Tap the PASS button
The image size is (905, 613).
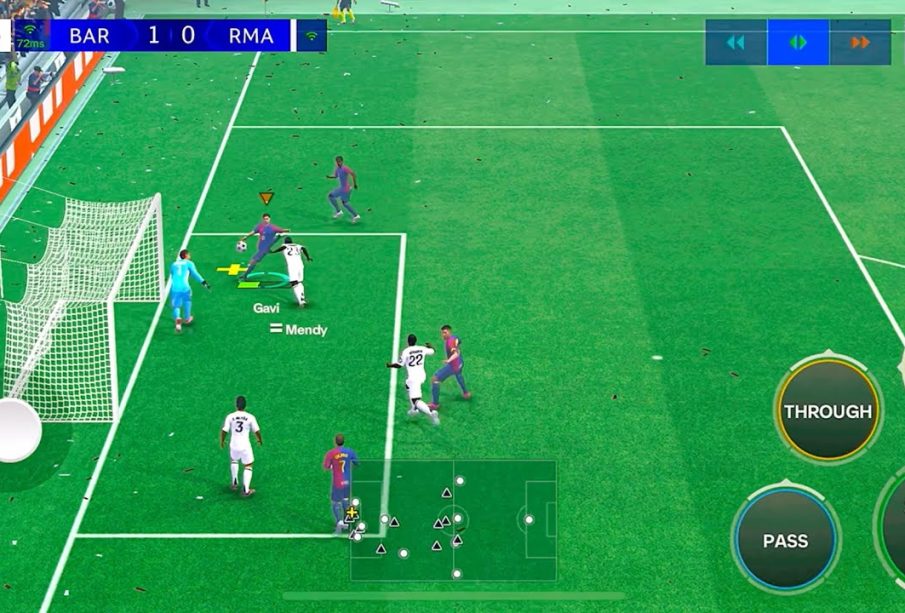pos(785,540)
